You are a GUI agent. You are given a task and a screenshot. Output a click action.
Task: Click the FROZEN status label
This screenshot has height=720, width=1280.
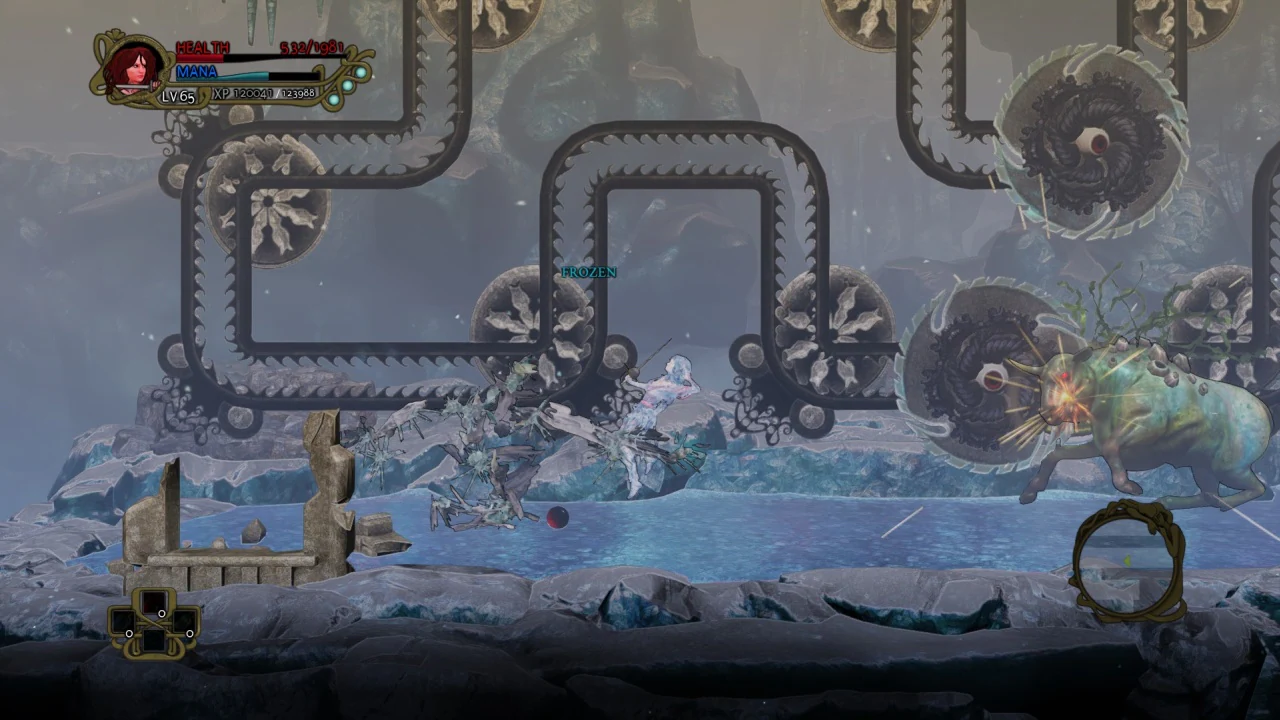click(588, 271)
